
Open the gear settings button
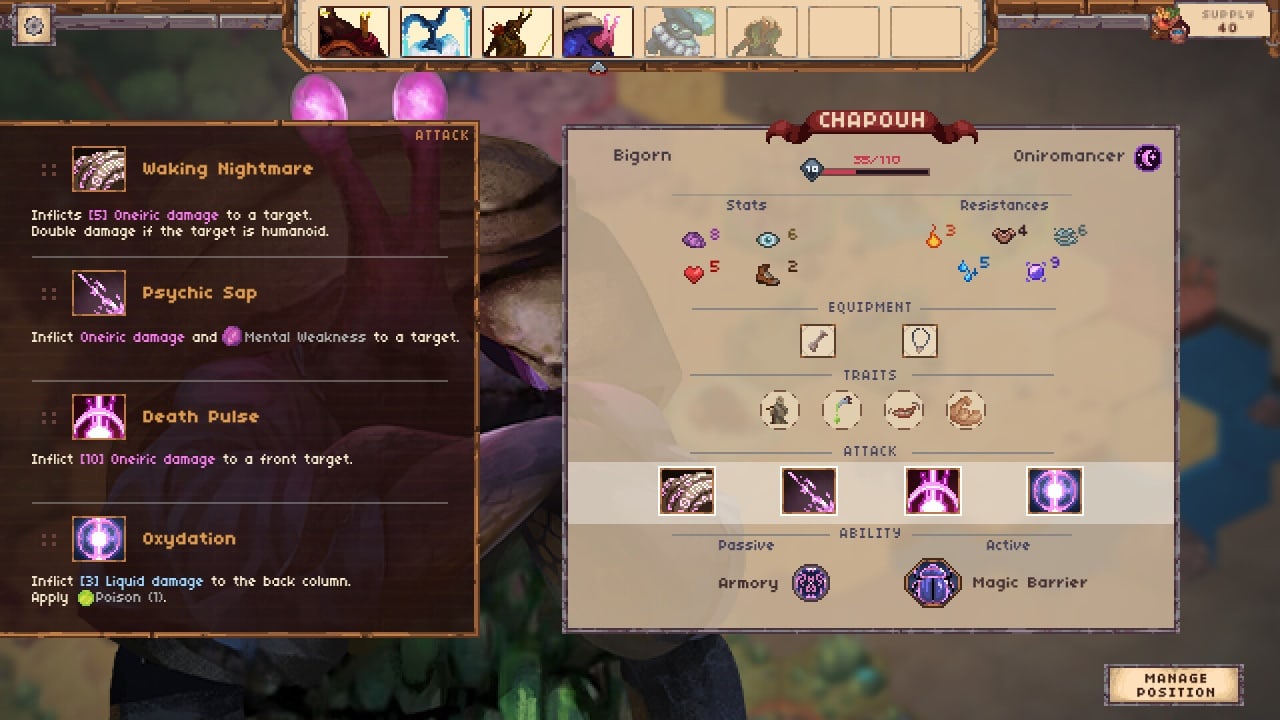pos(34,26)
